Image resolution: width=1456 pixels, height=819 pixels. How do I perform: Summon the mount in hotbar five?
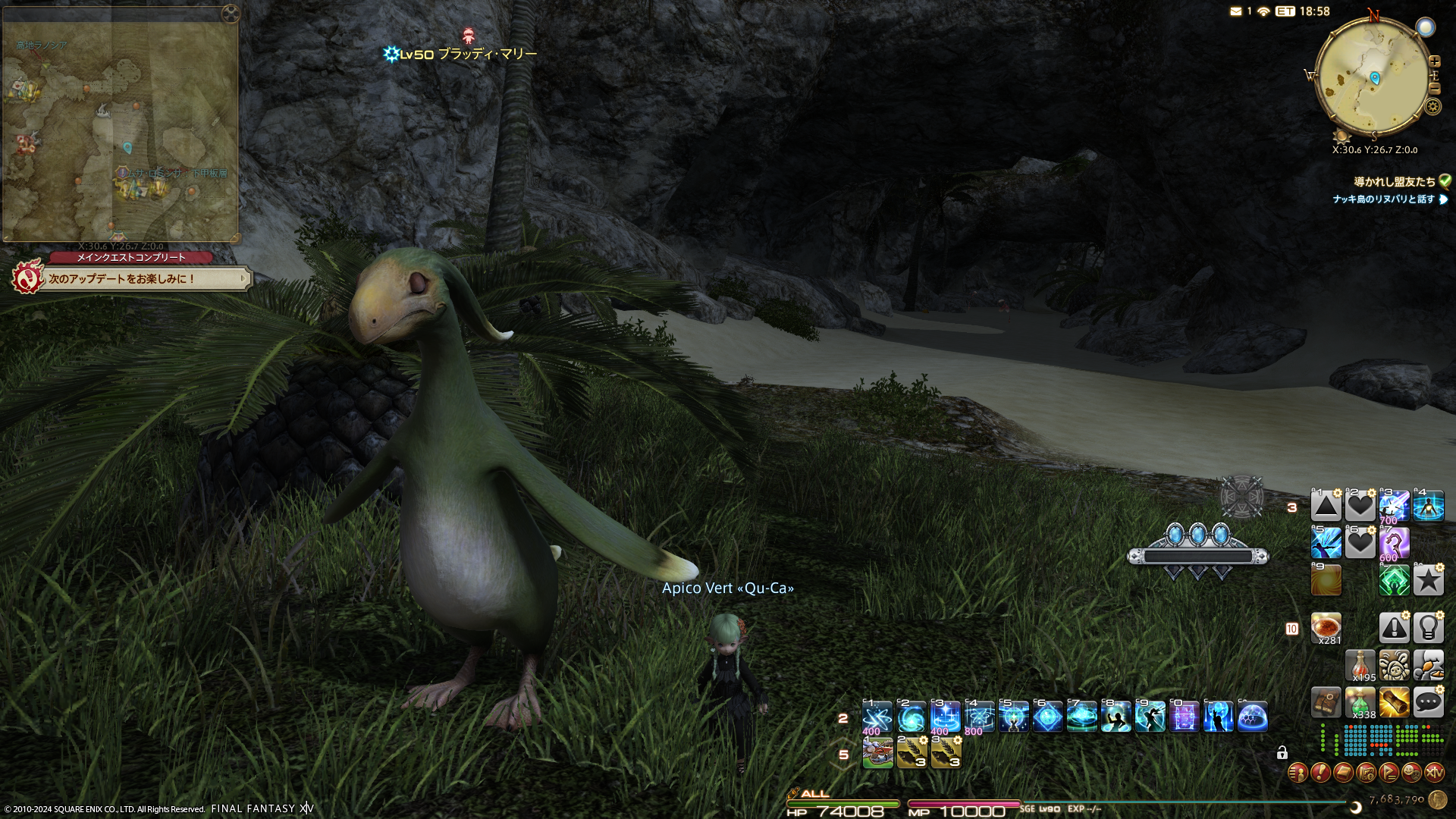pos(877,753)
